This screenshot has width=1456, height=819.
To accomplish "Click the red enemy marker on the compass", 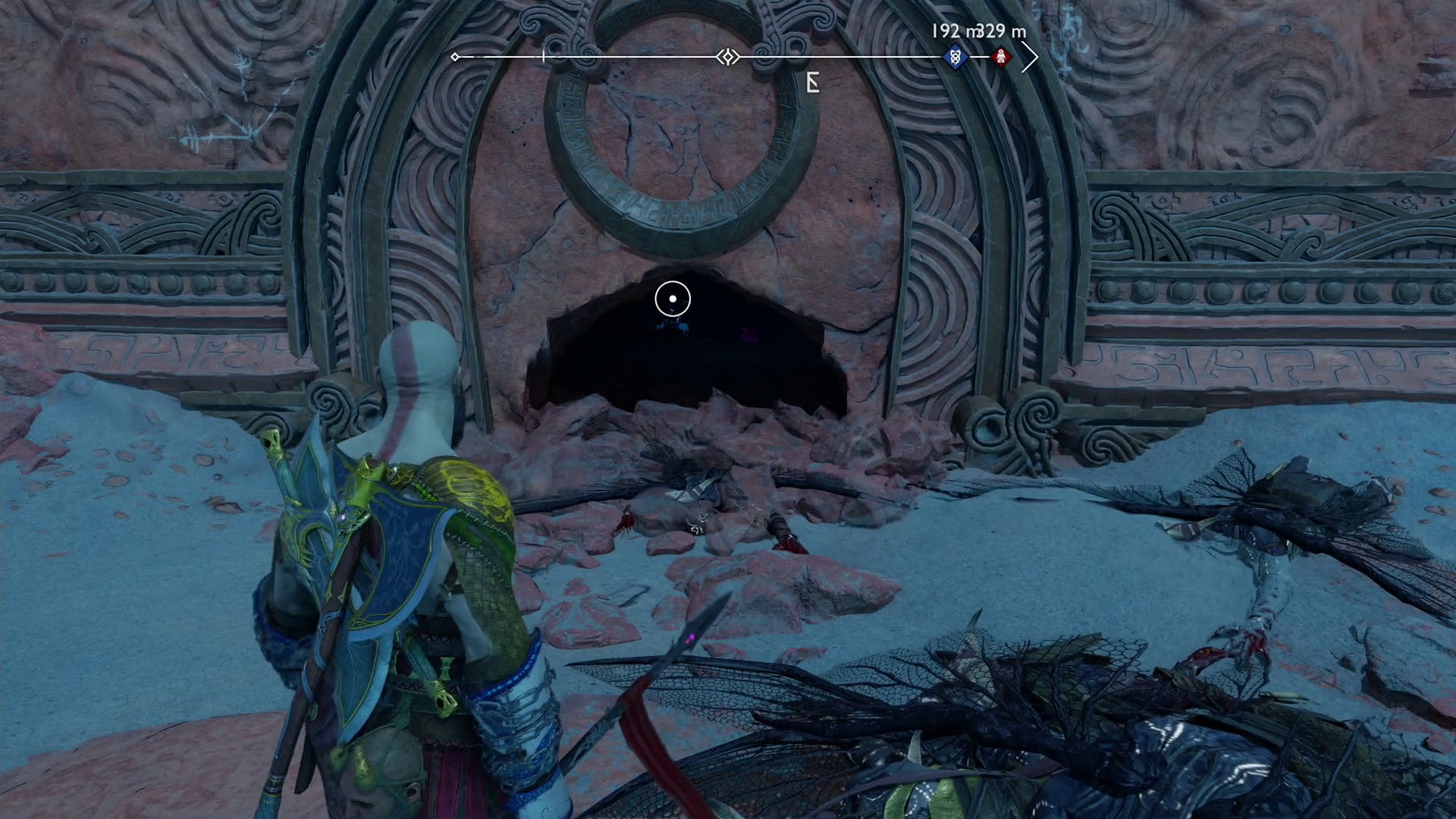I will click(999, 55).
